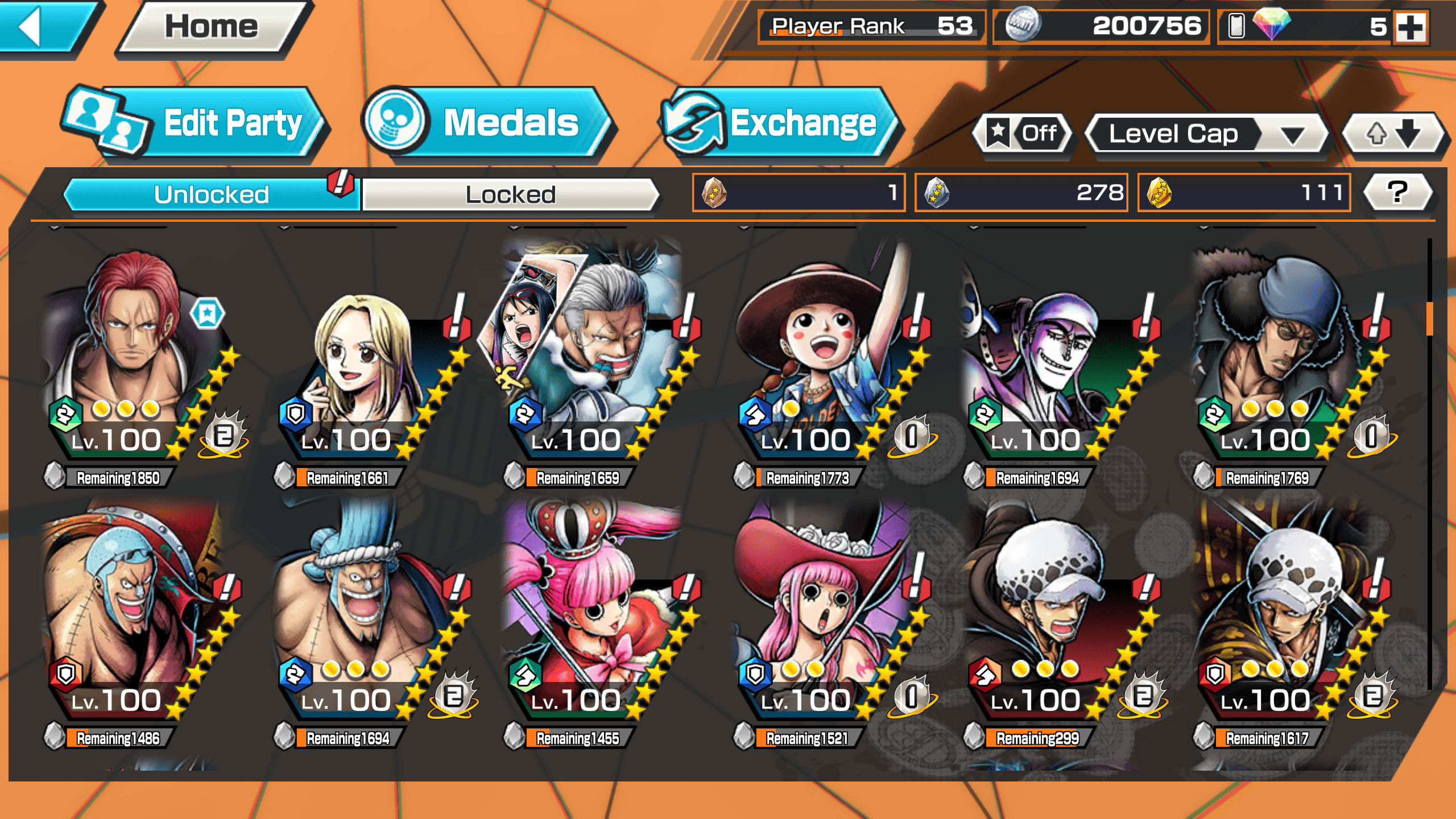
Task: Select the character with Remaining 1486
Action: coord(136,620)
